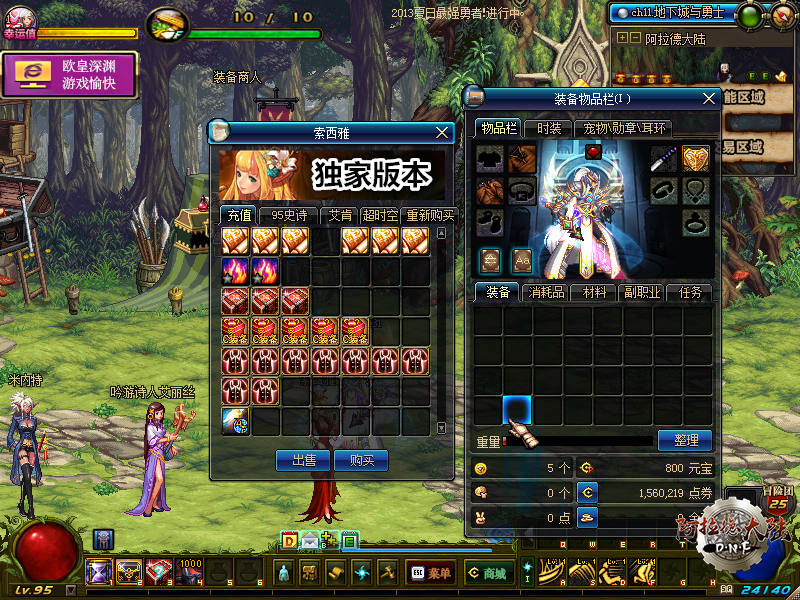800x600 pixels.
Task: Click the 整理 sort inventory button
Action: click(684, 440)
